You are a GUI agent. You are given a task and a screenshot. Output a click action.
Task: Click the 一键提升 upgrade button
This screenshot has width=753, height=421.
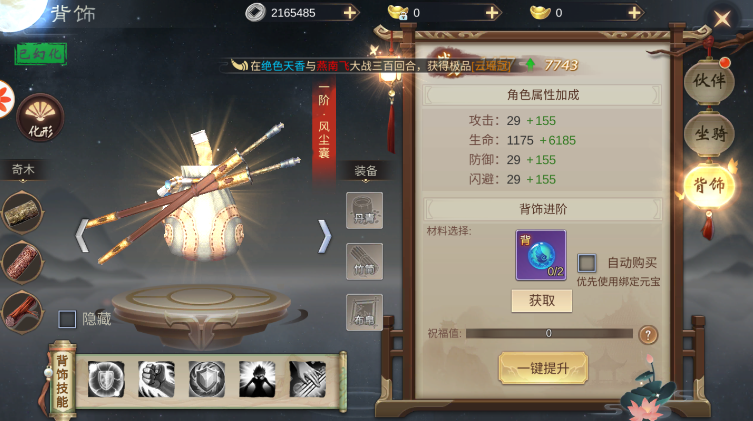click(543, 367)
